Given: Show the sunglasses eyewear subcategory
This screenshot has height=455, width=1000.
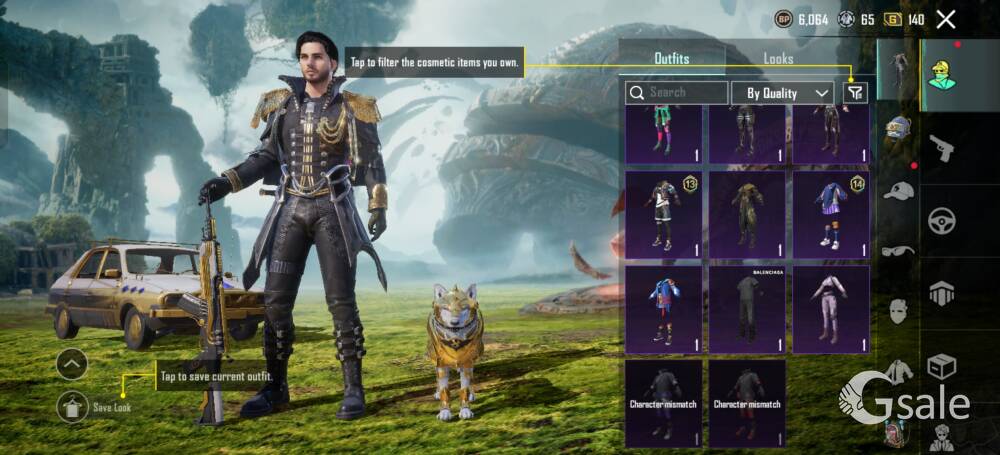Looking at the screenshot, I should pyautogui.click(x=898, y=250).
